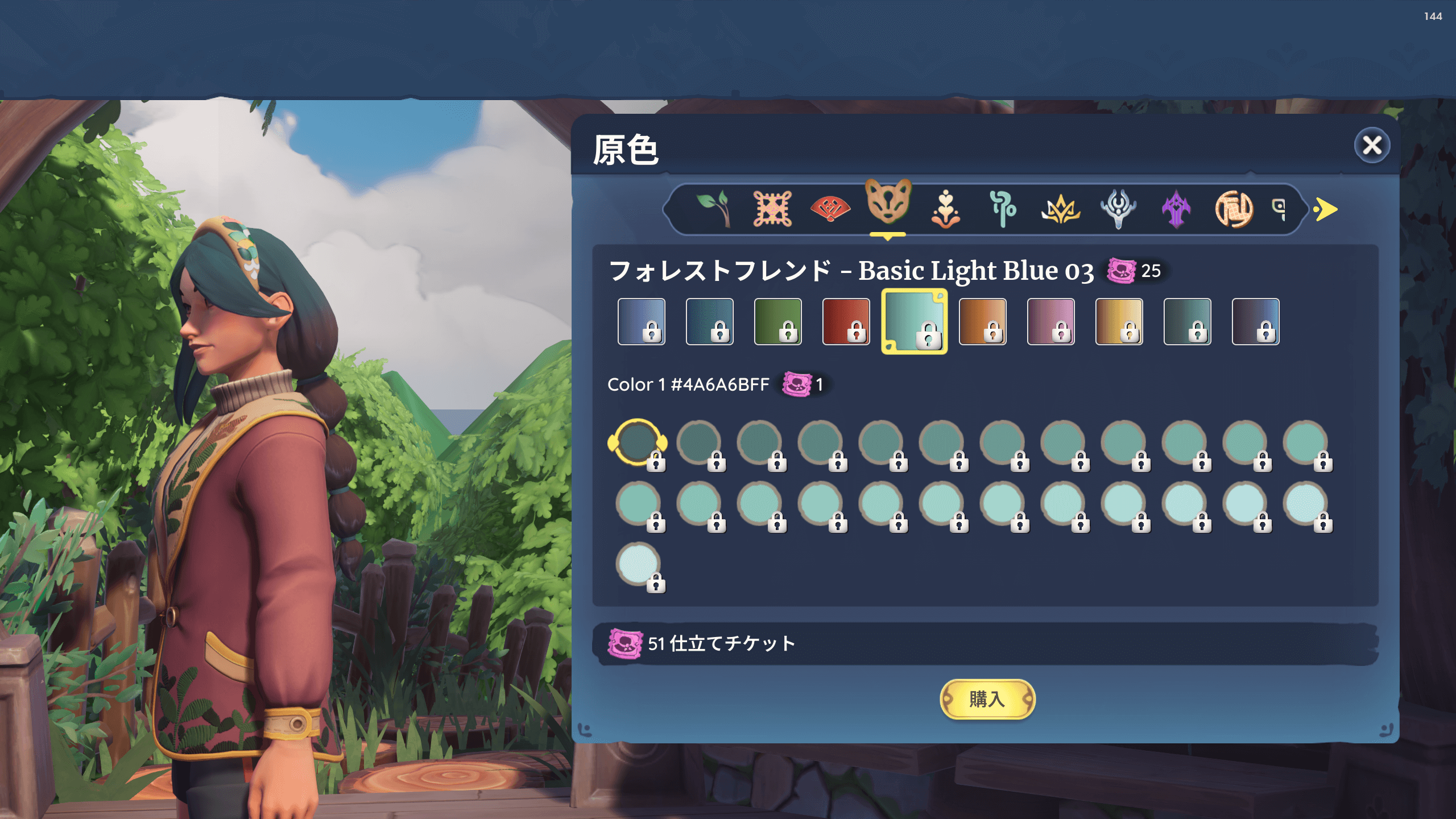Choose the pink-mauve palette swatch

[1050, 321]
